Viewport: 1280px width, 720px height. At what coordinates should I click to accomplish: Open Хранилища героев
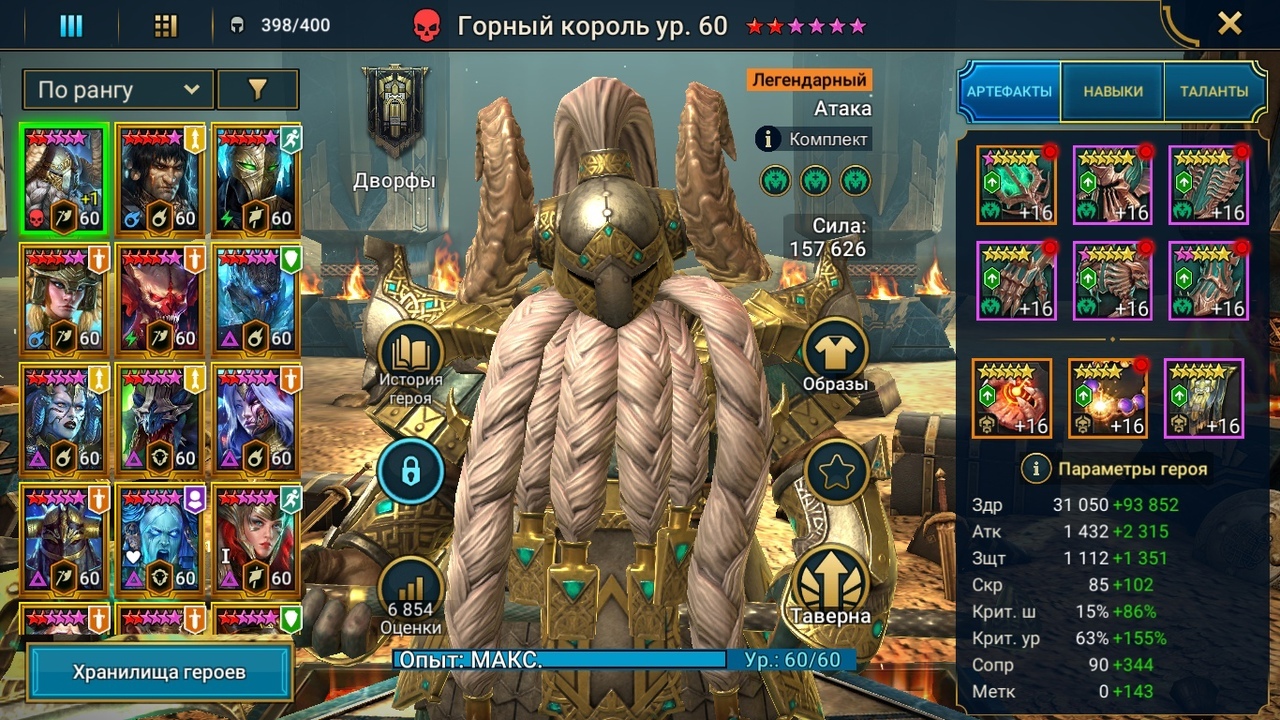(x=159, y=672)
